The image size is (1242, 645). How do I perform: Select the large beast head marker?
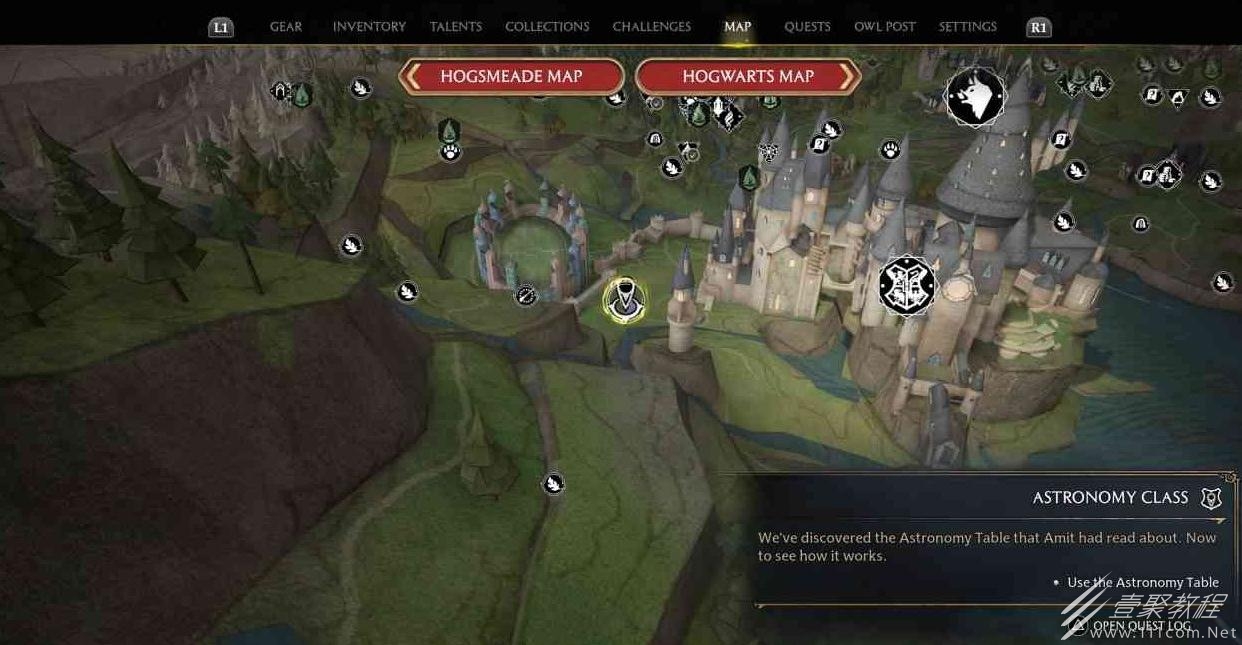click(x=975, y=97)
